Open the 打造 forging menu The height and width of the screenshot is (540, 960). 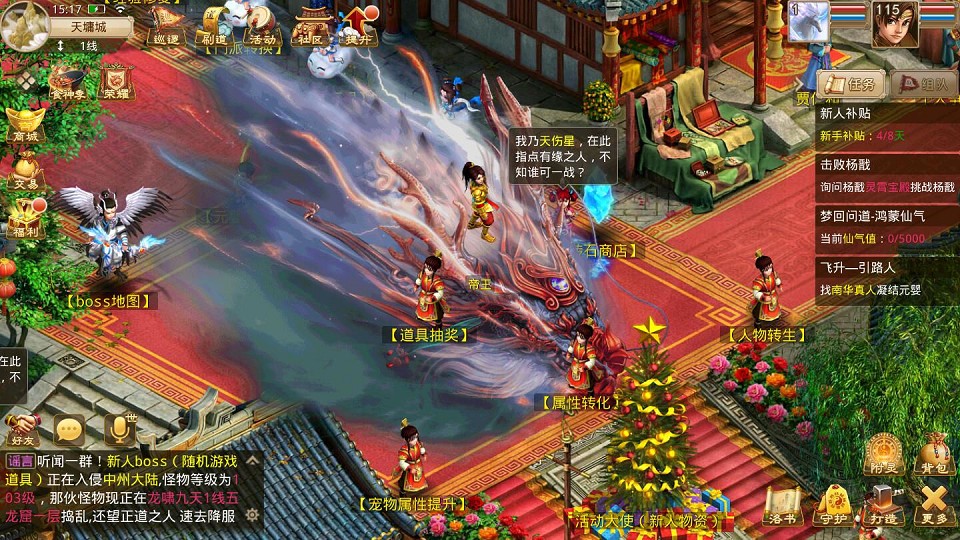point(884,505)
